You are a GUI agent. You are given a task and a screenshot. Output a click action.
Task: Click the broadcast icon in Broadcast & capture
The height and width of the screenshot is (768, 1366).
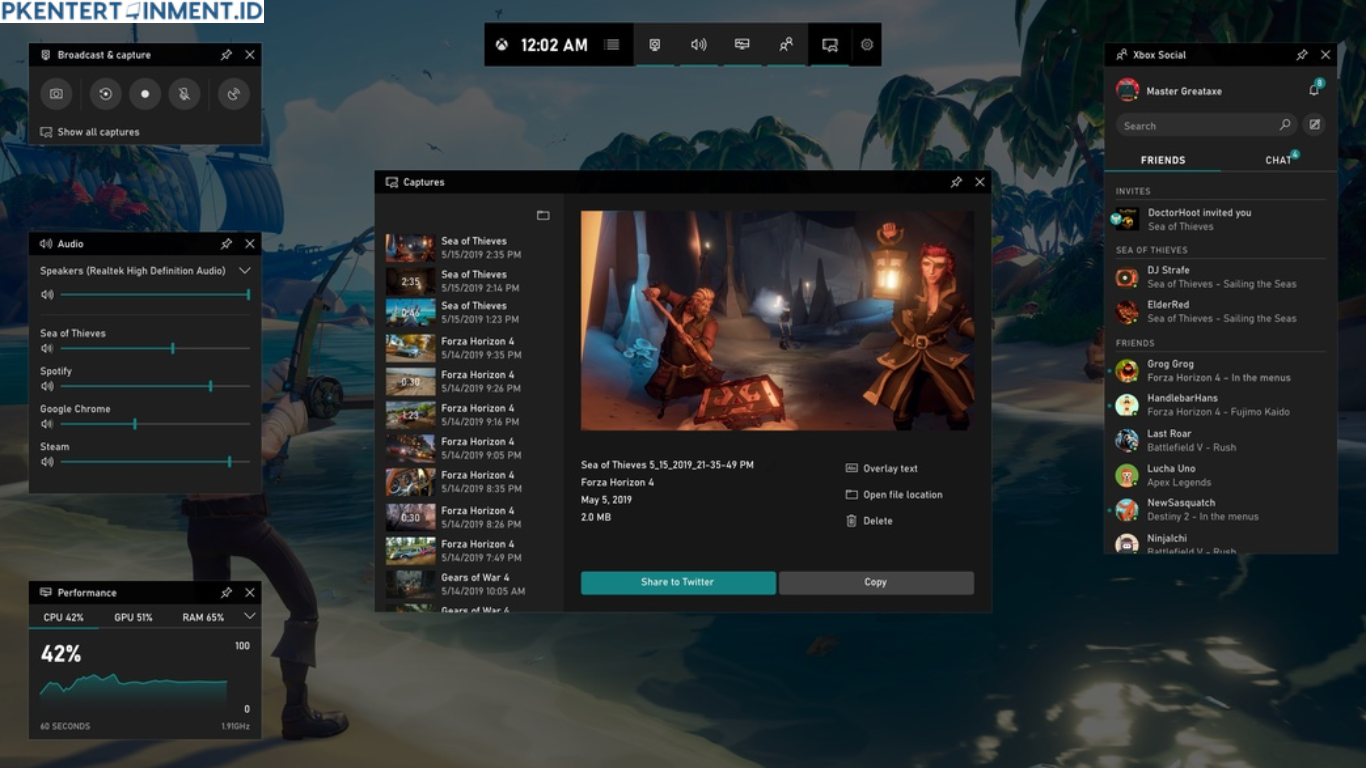click(x=233, y=94)
